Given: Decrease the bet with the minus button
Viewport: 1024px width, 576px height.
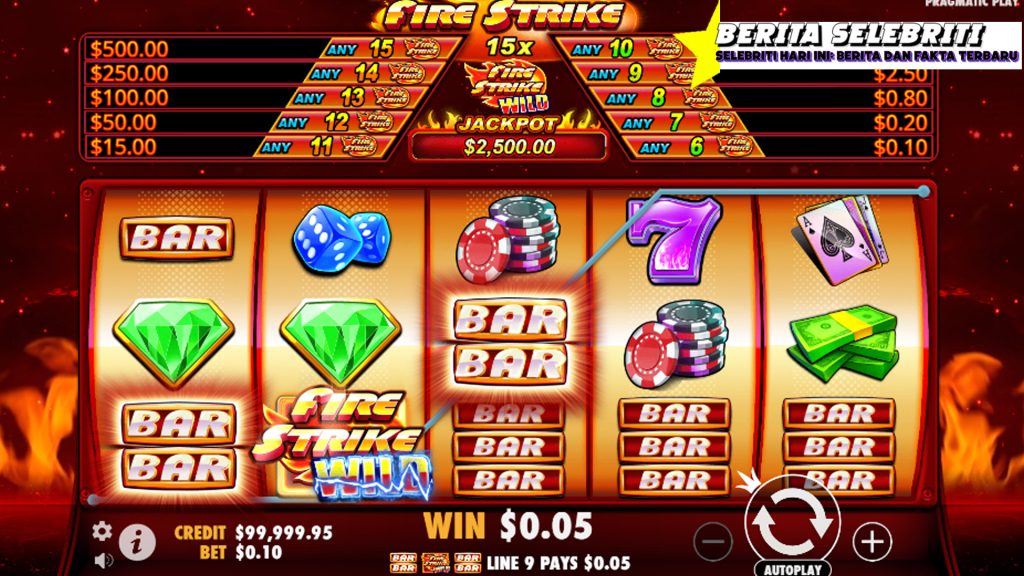Looking at the screenshot, I should [712, 542].
